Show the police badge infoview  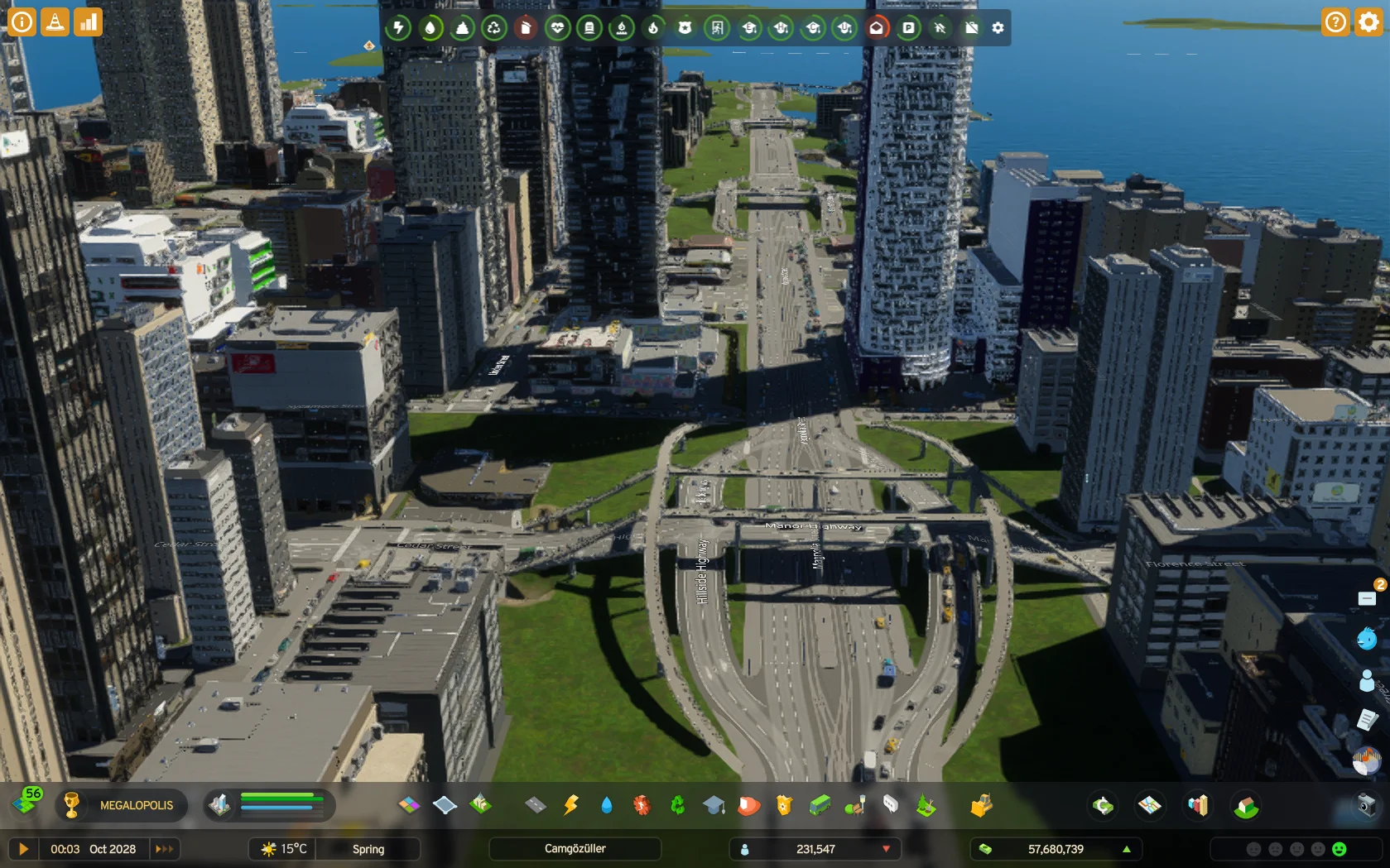click(685, 28)
